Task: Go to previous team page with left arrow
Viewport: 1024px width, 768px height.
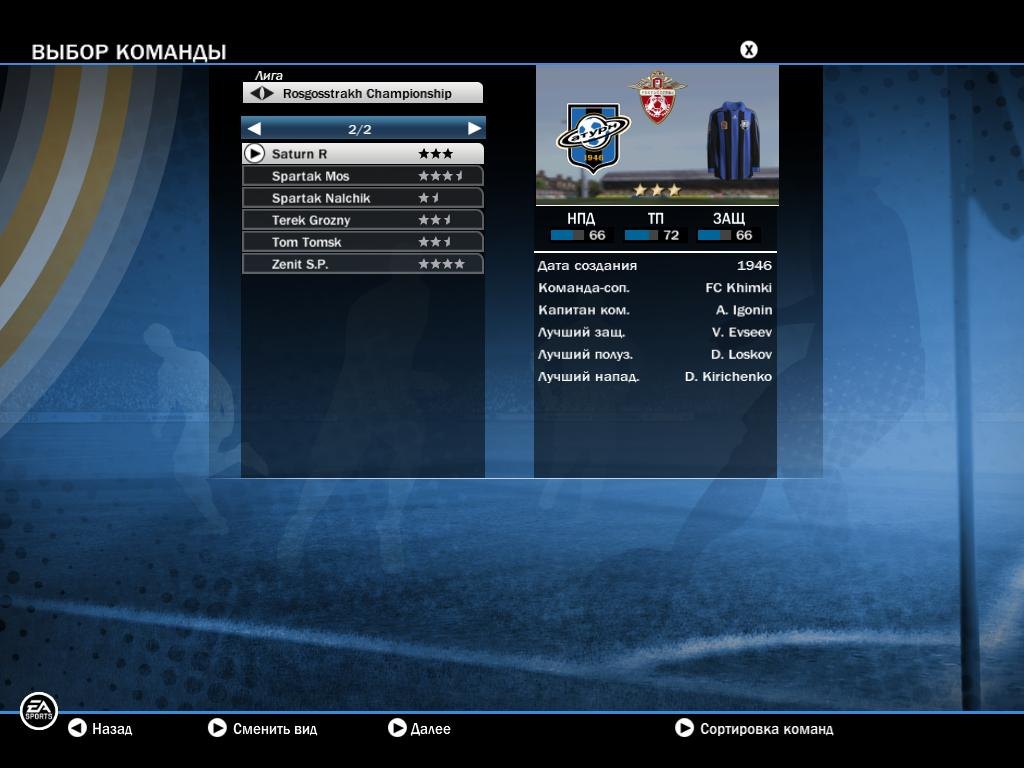Action: [254, 129]
